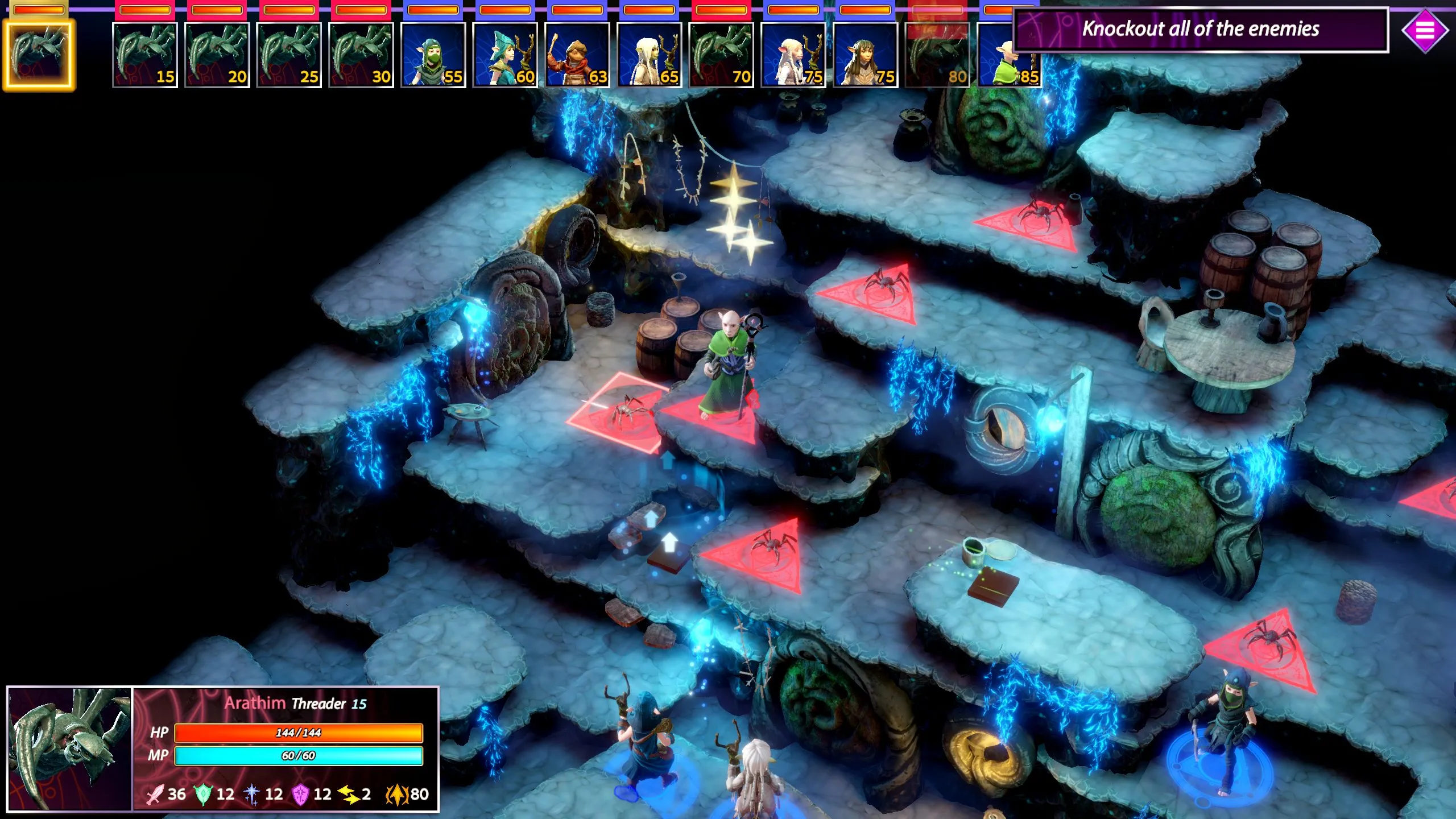Open the Arathim Threader portrait in info panel
Screen dimensions: 1456x819
point(69,748)
